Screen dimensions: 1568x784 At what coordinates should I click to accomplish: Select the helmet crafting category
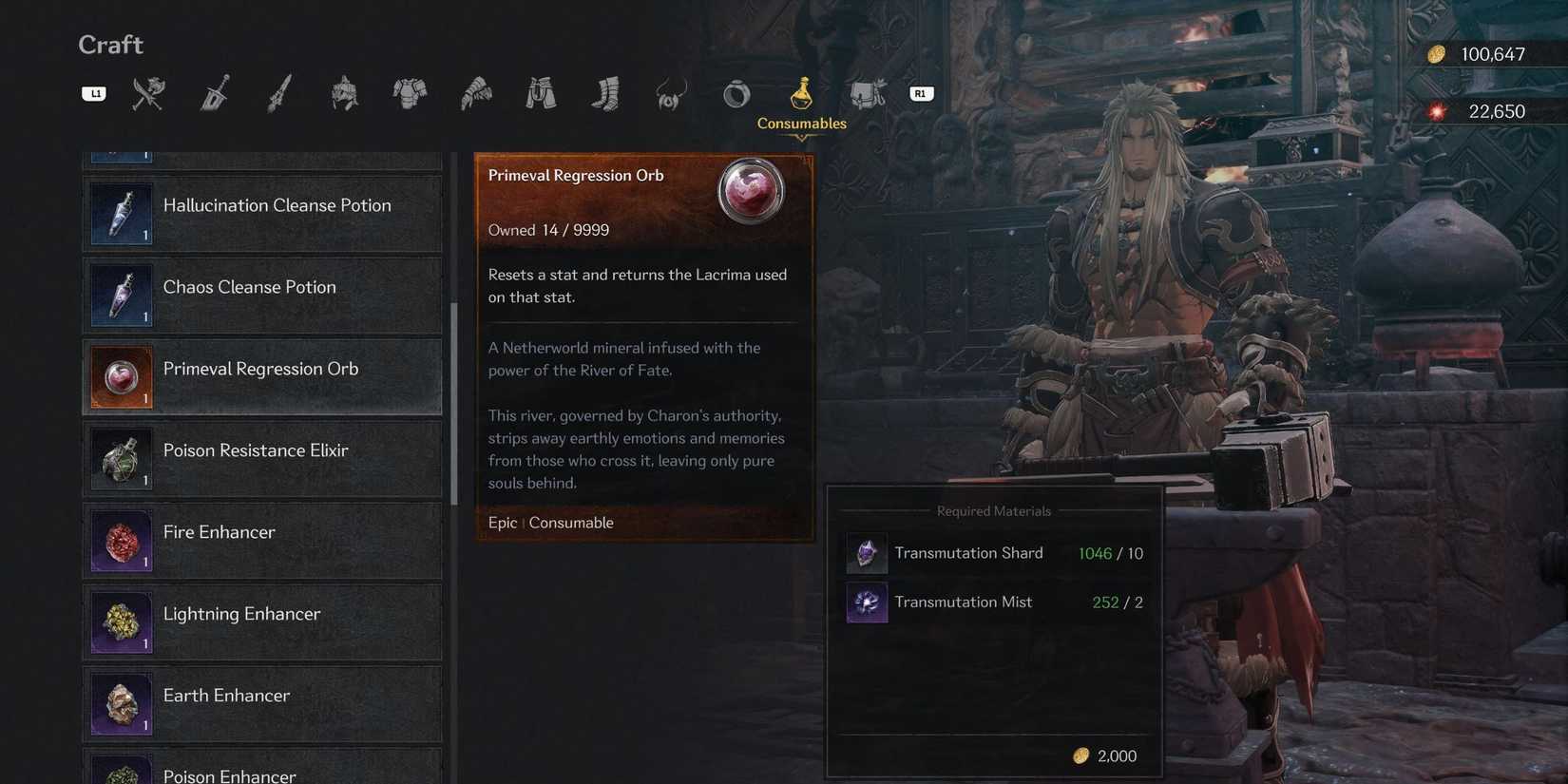[344, 92]
